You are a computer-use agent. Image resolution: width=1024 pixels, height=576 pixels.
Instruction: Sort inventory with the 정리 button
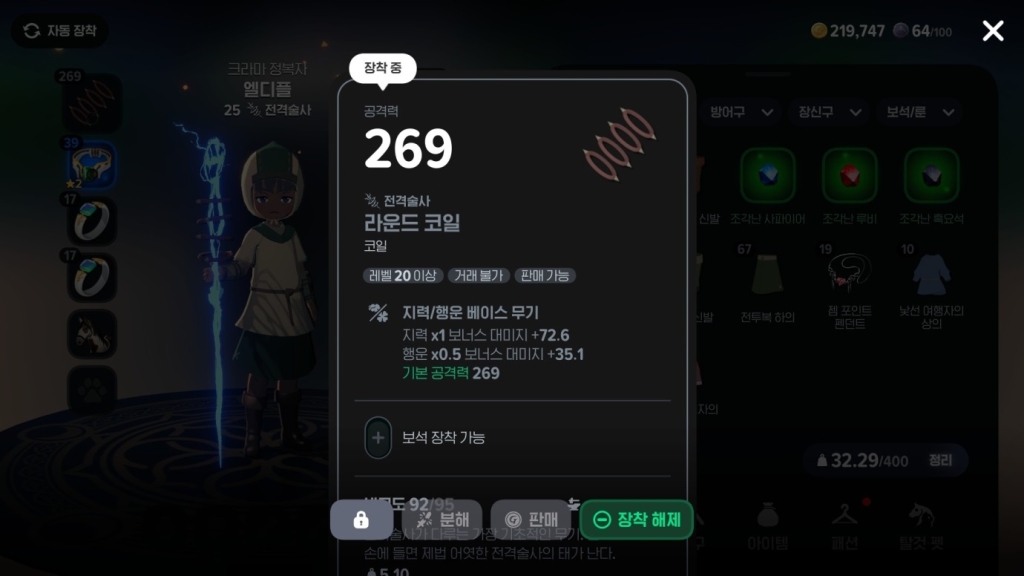click(x=939, y=460)
